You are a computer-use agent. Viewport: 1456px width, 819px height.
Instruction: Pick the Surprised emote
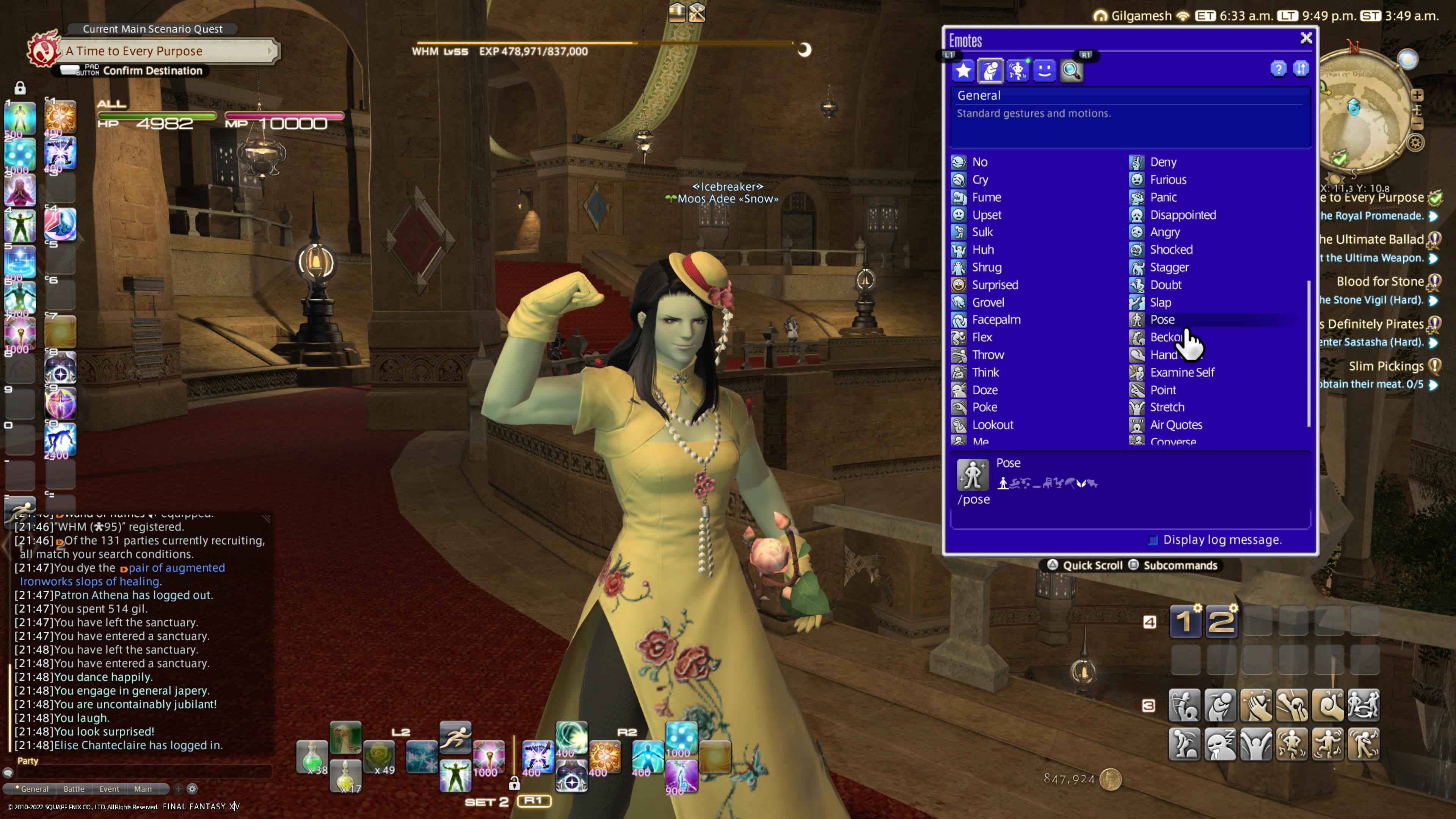(x=994, y=285)
